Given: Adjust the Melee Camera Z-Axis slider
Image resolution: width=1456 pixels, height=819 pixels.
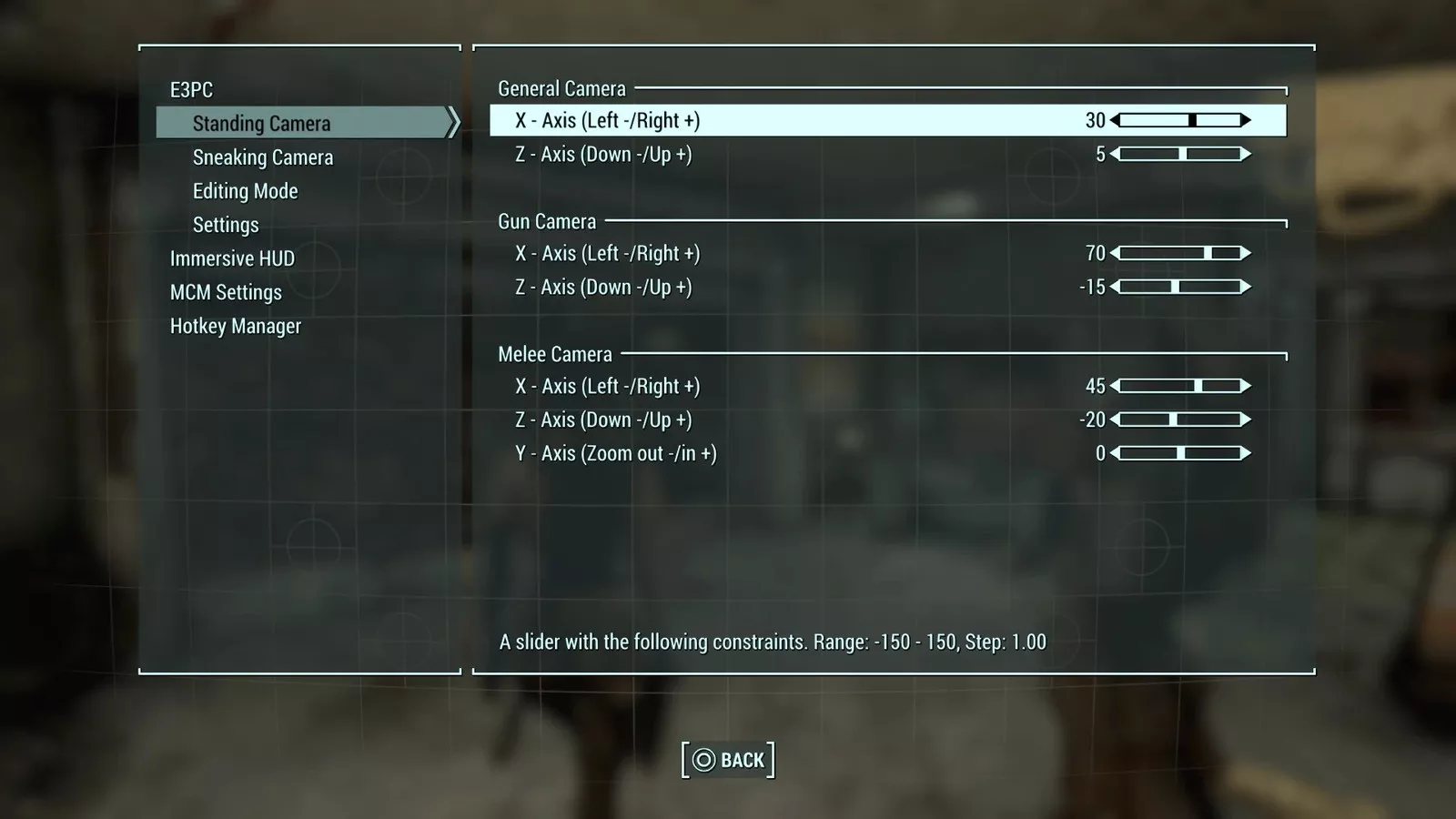Looking at the screenshot, I should click(x=1180, y=420).
